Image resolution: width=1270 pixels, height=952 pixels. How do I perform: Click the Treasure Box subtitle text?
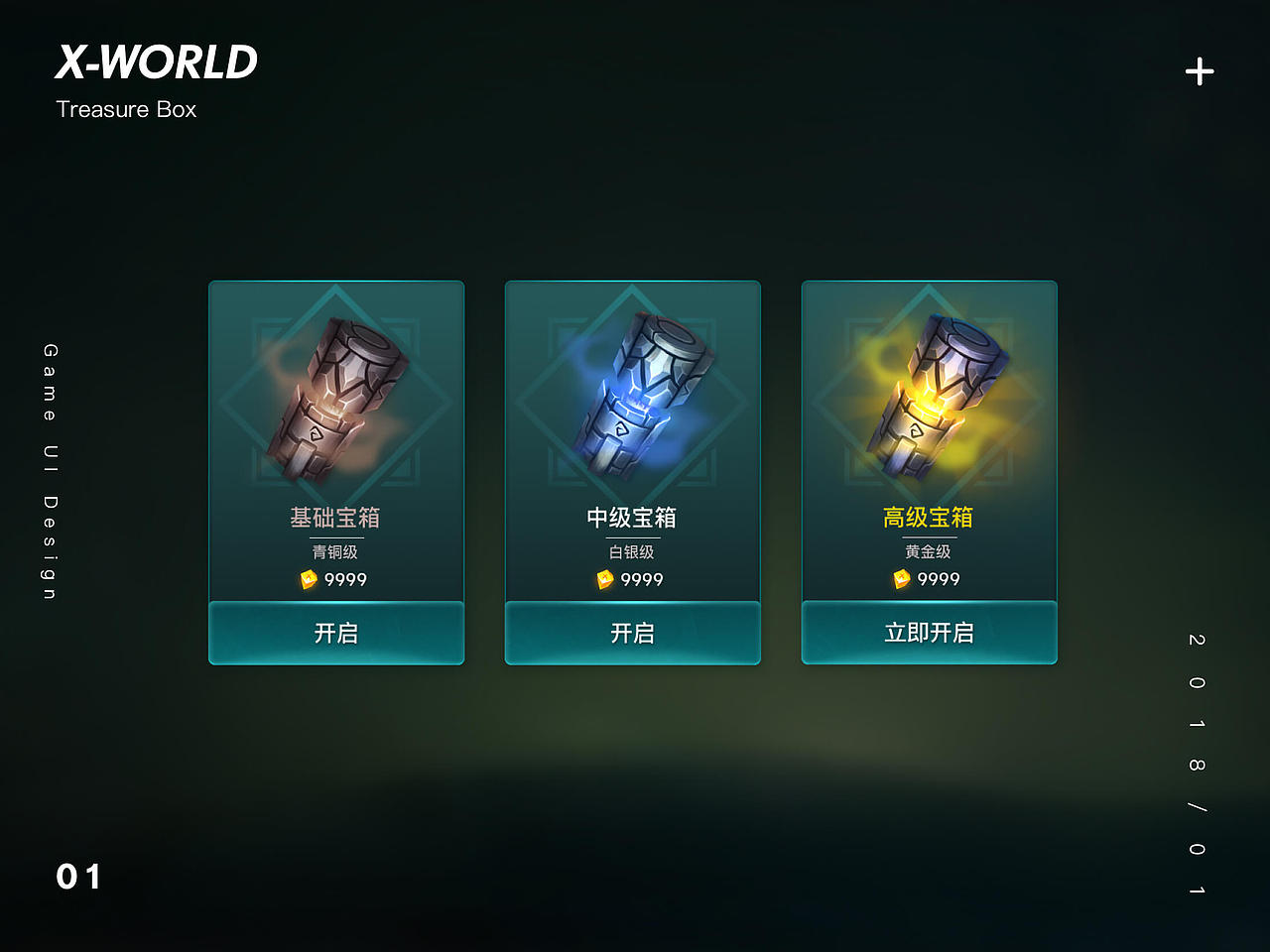pyautogui.click(x=127, y=109)
